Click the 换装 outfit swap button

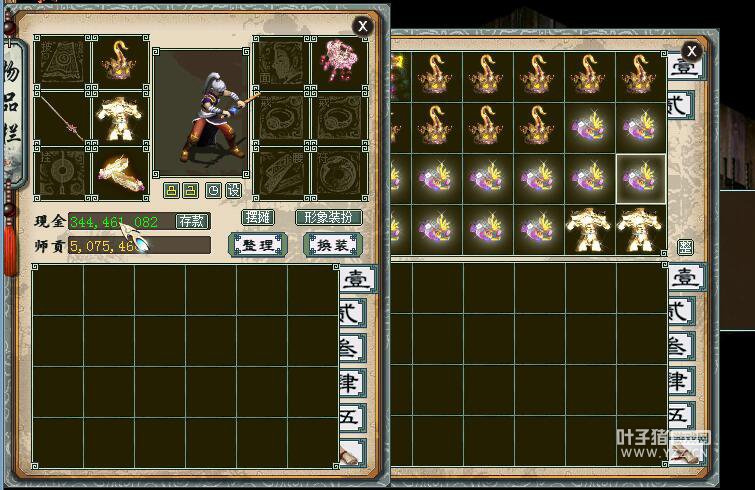click(x=331, y=244)
